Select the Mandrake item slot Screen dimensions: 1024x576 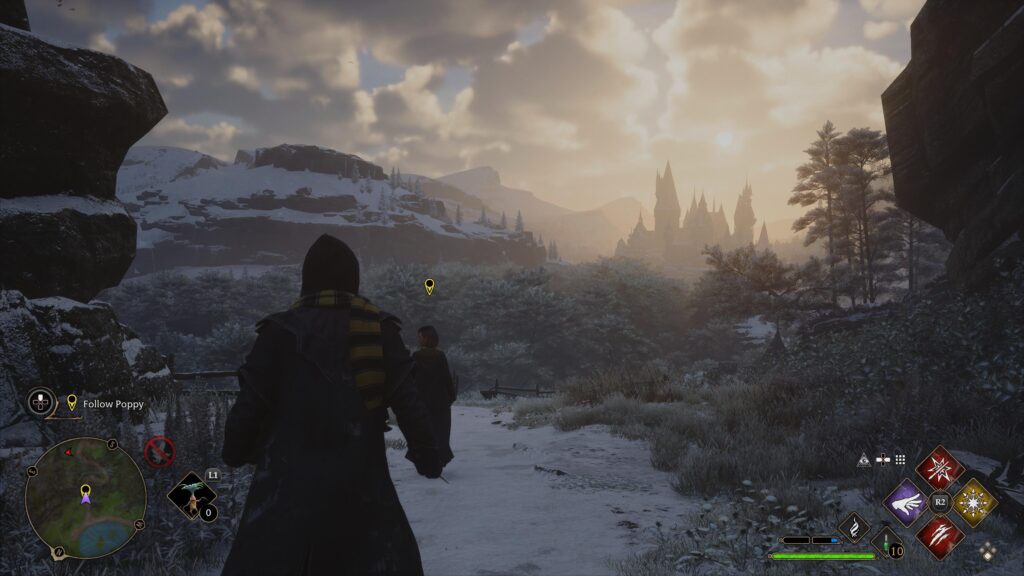tap(190, 496)
